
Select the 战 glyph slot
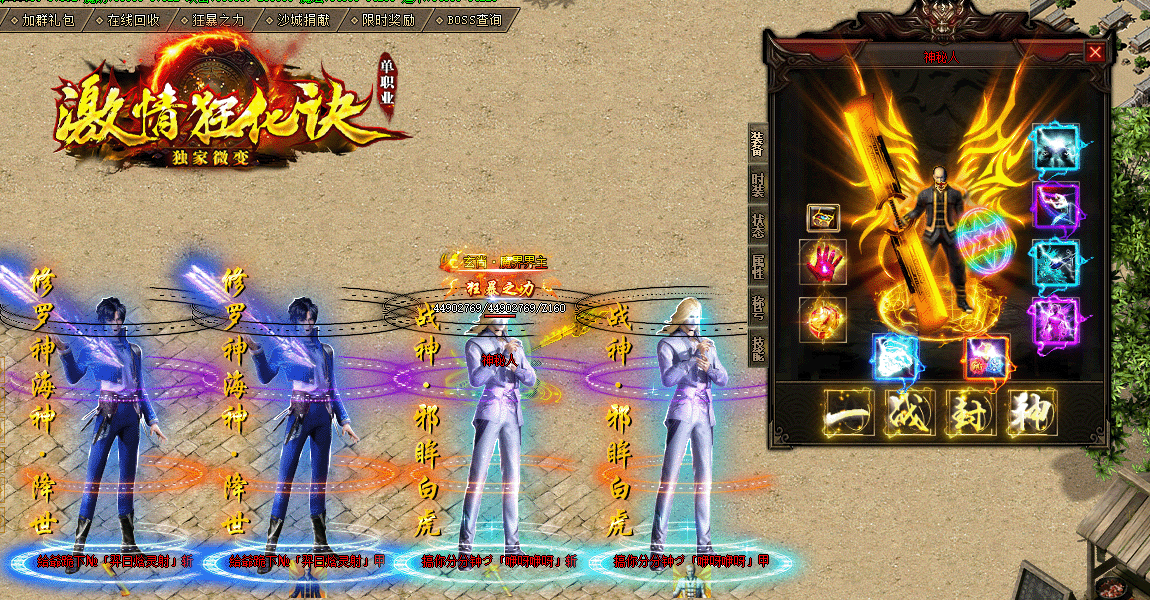coord(908,413)
